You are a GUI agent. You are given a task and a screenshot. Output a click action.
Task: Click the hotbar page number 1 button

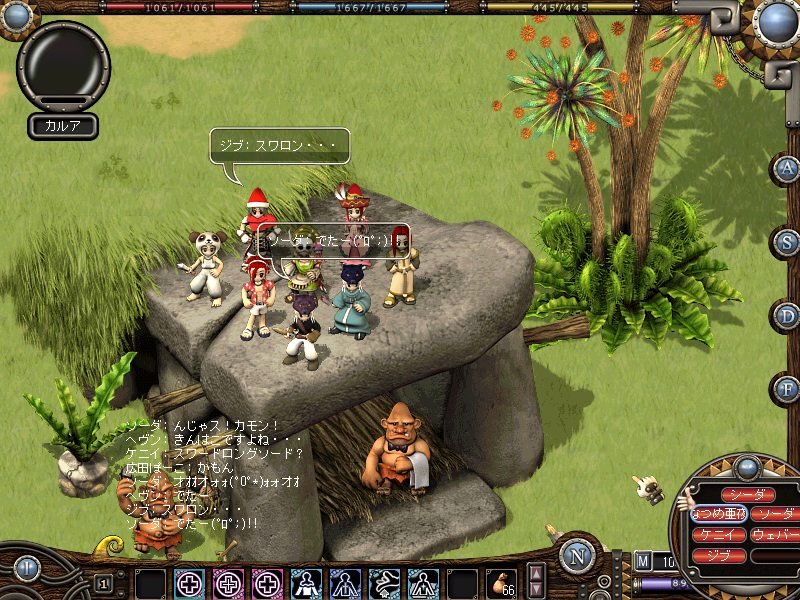point(103,583)
